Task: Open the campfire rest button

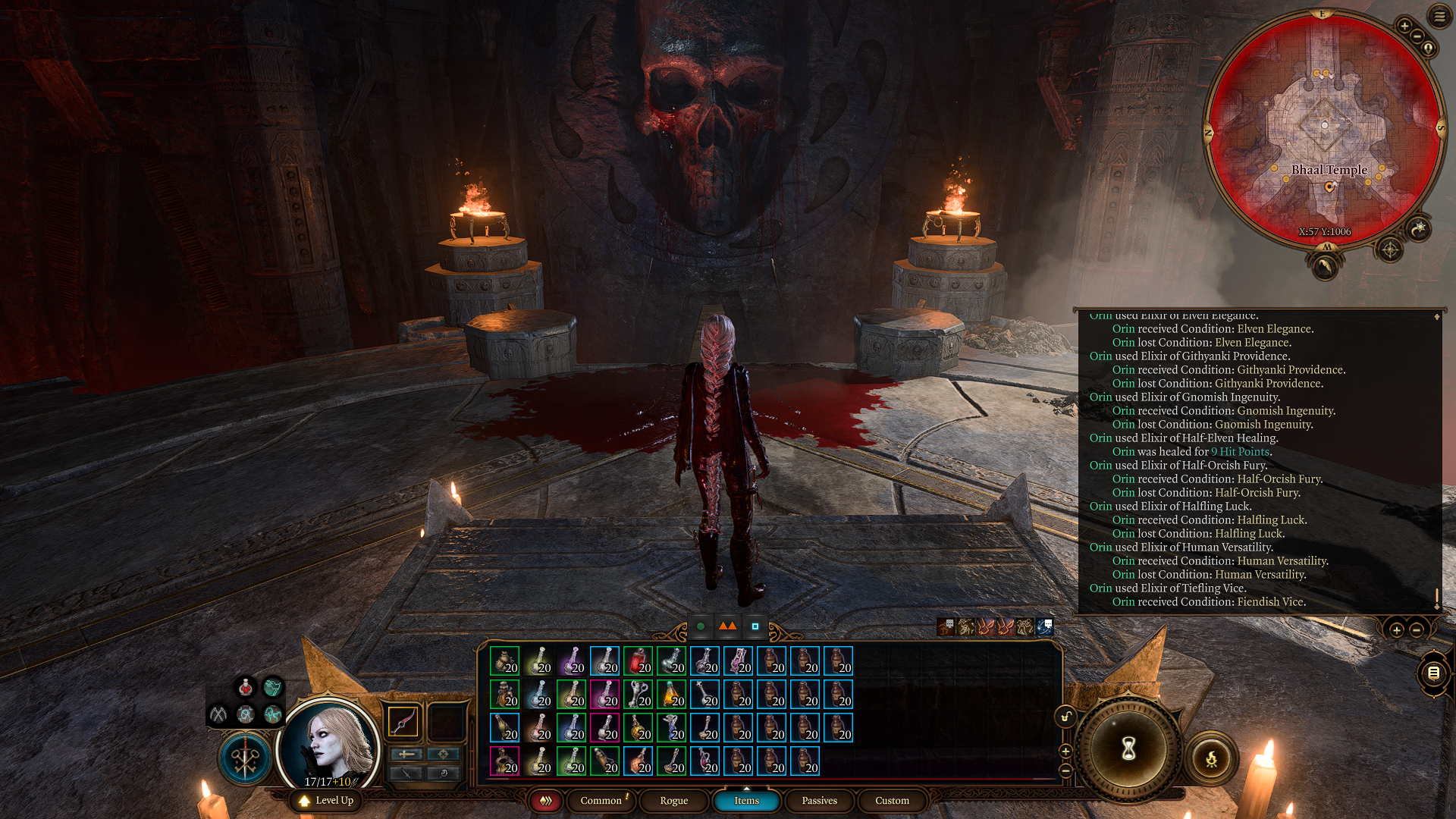Action: click(1211, 758)
